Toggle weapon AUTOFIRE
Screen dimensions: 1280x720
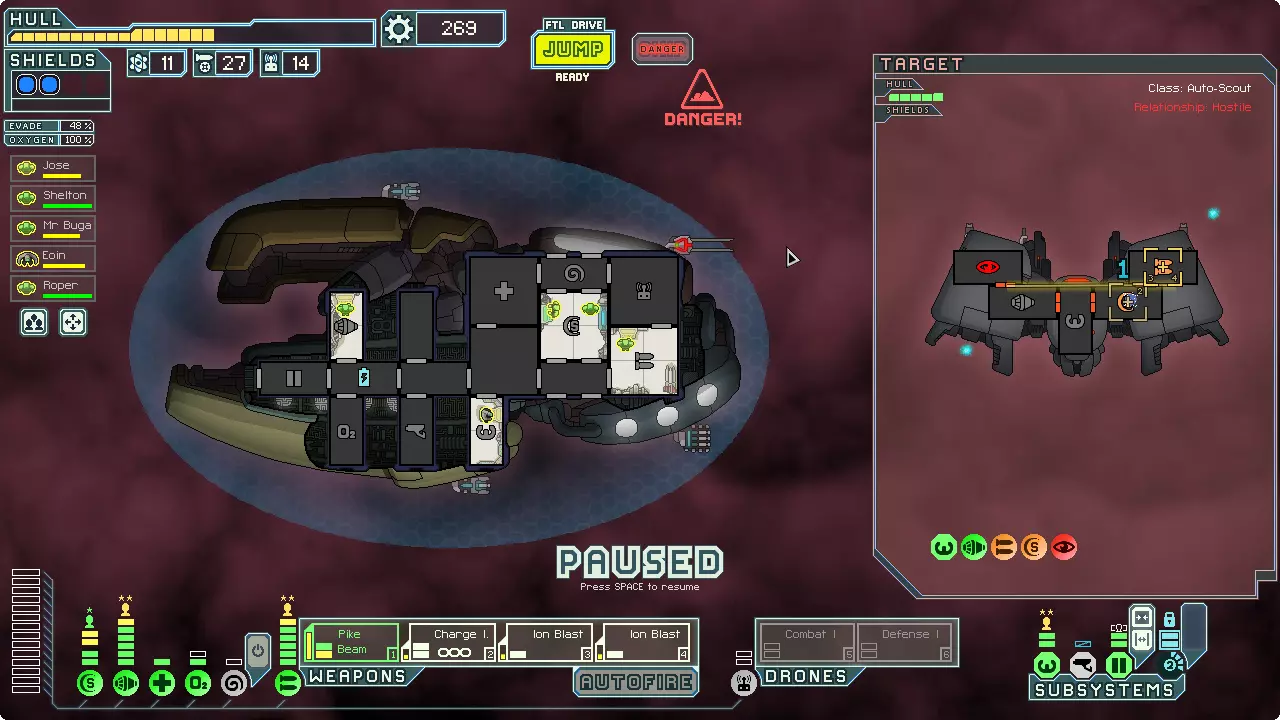click(x=637, y=682)
